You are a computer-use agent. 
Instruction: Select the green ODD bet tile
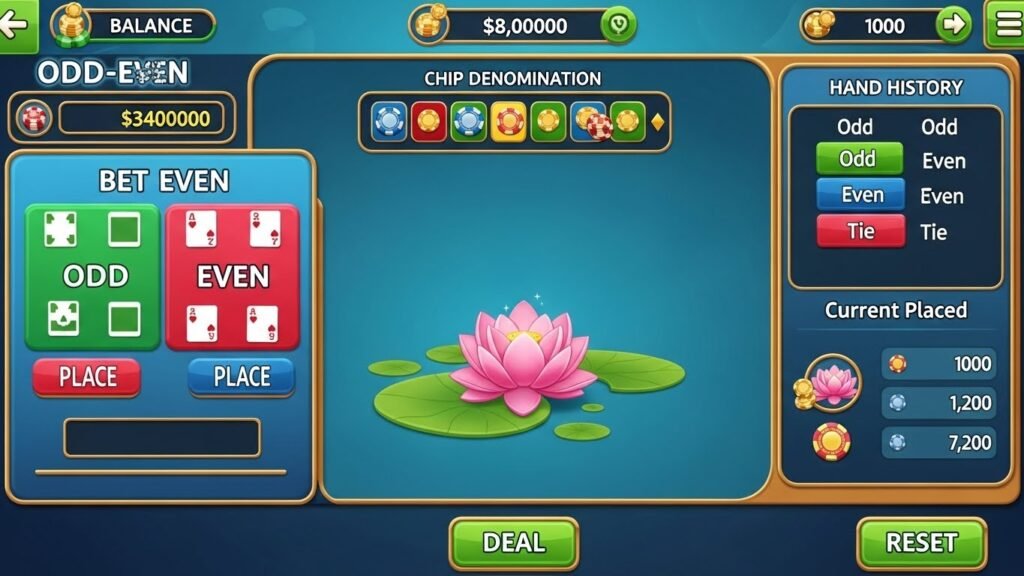pyautogui.click(x=93, y=276)
